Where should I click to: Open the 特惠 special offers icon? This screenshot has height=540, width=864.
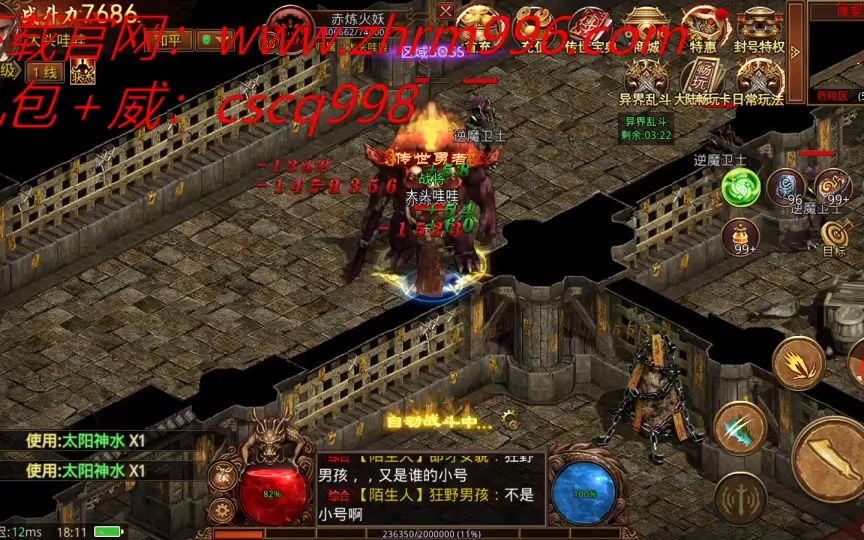[703, 27]
